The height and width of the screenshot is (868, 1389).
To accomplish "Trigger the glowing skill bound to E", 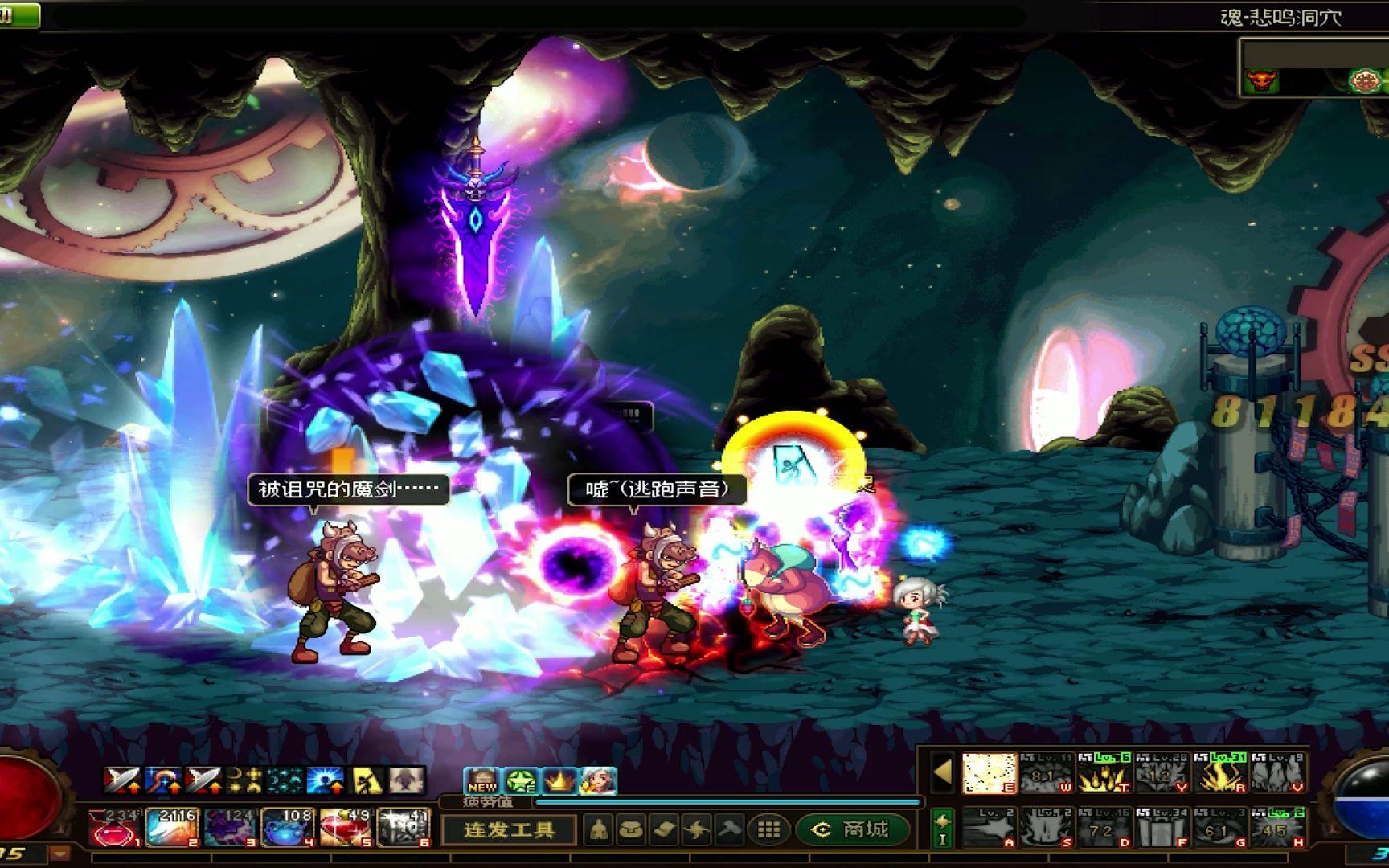I will (x=990, y=772).
